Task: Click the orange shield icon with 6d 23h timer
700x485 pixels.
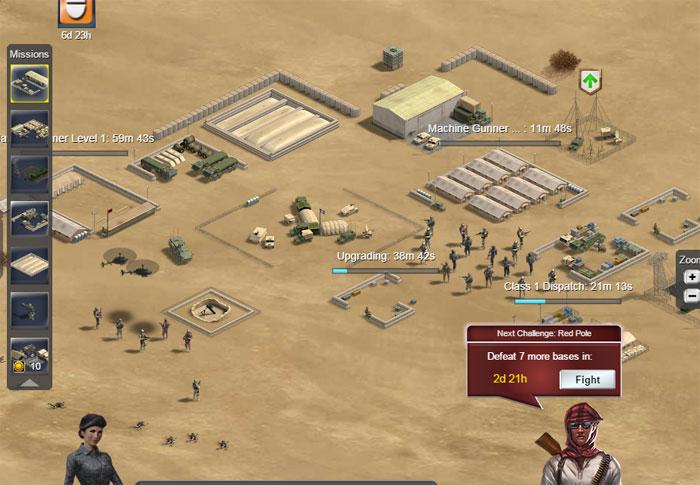Action: point(77,11)
